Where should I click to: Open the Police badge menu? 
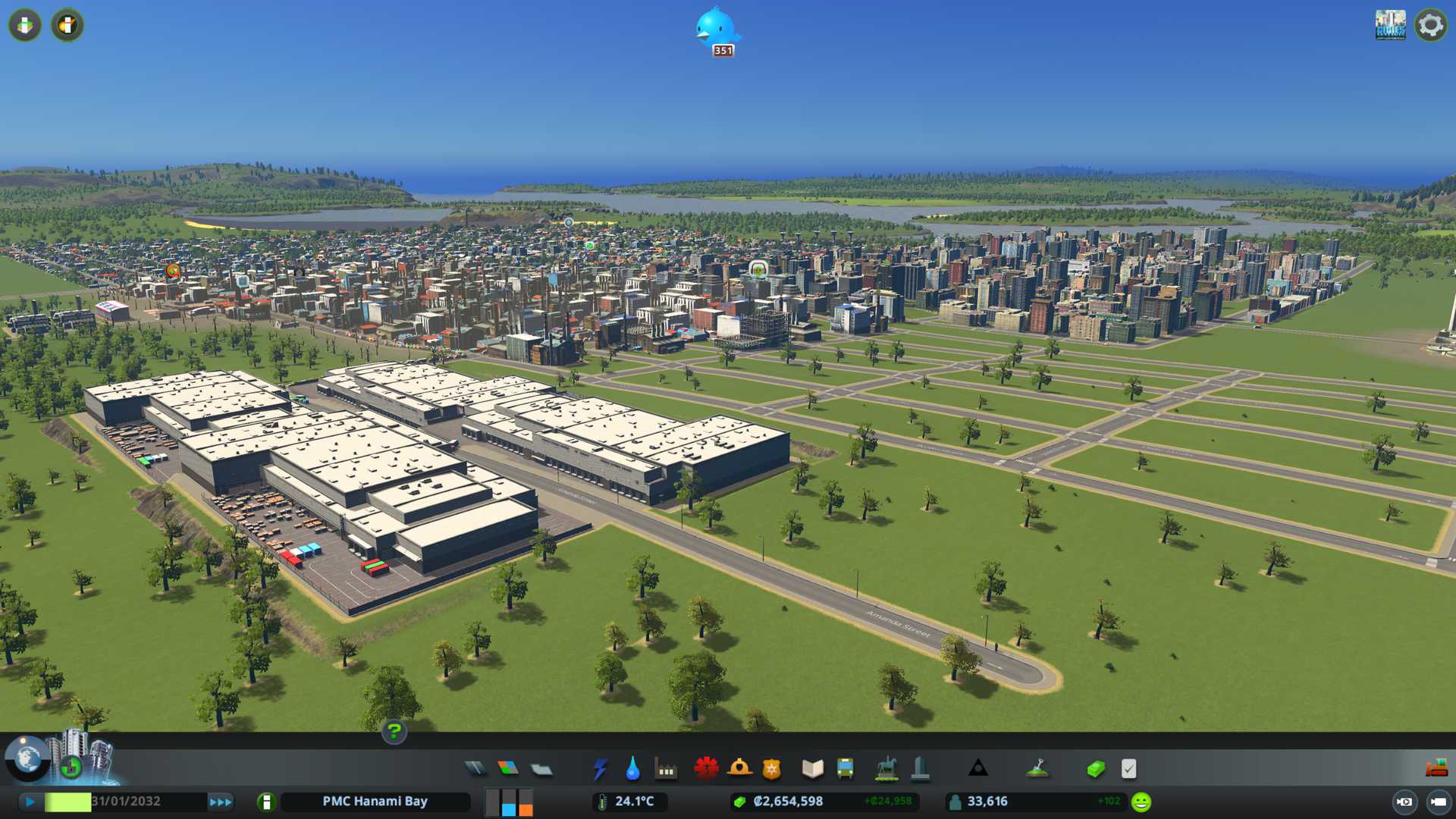point(771,769)
